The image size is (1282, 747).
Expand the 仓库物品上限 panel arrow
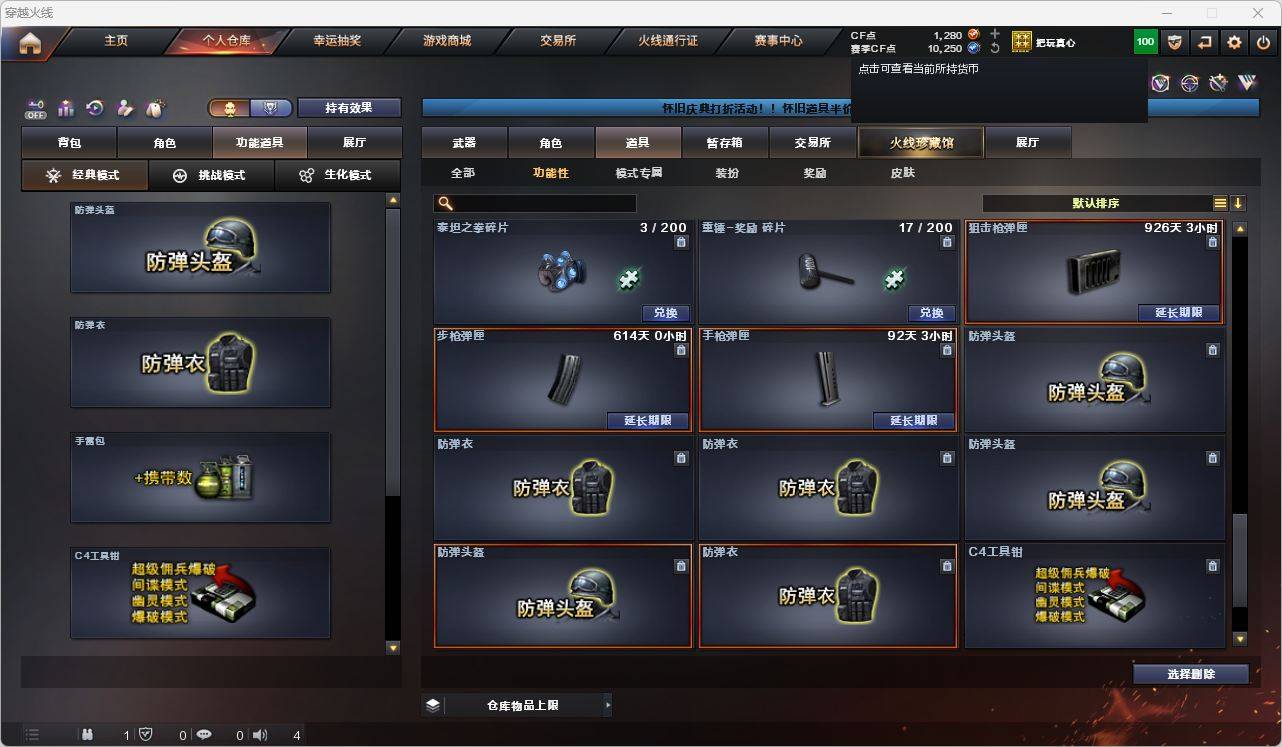[x=608, y=704]
